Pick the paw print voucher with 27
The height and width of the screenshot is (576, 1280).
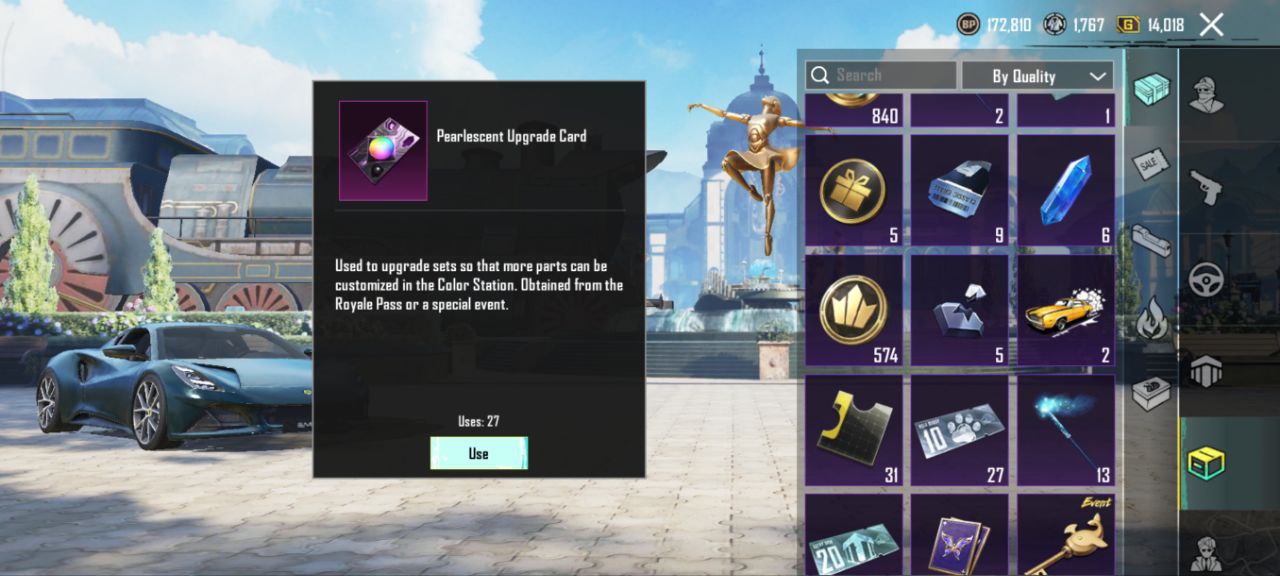(x=959, y=430)
